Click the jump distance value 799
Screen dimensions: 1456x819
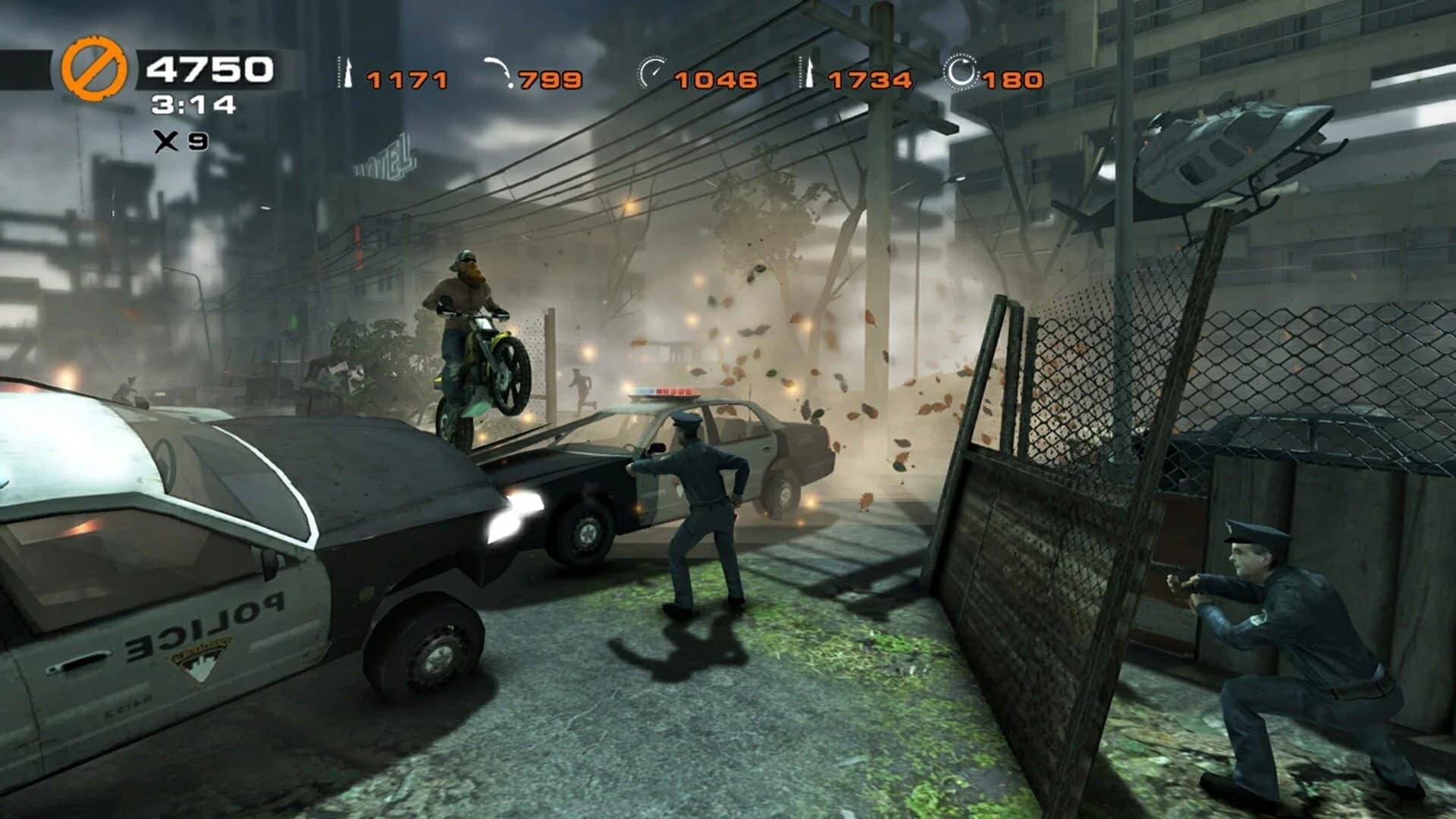pos(549,77)
